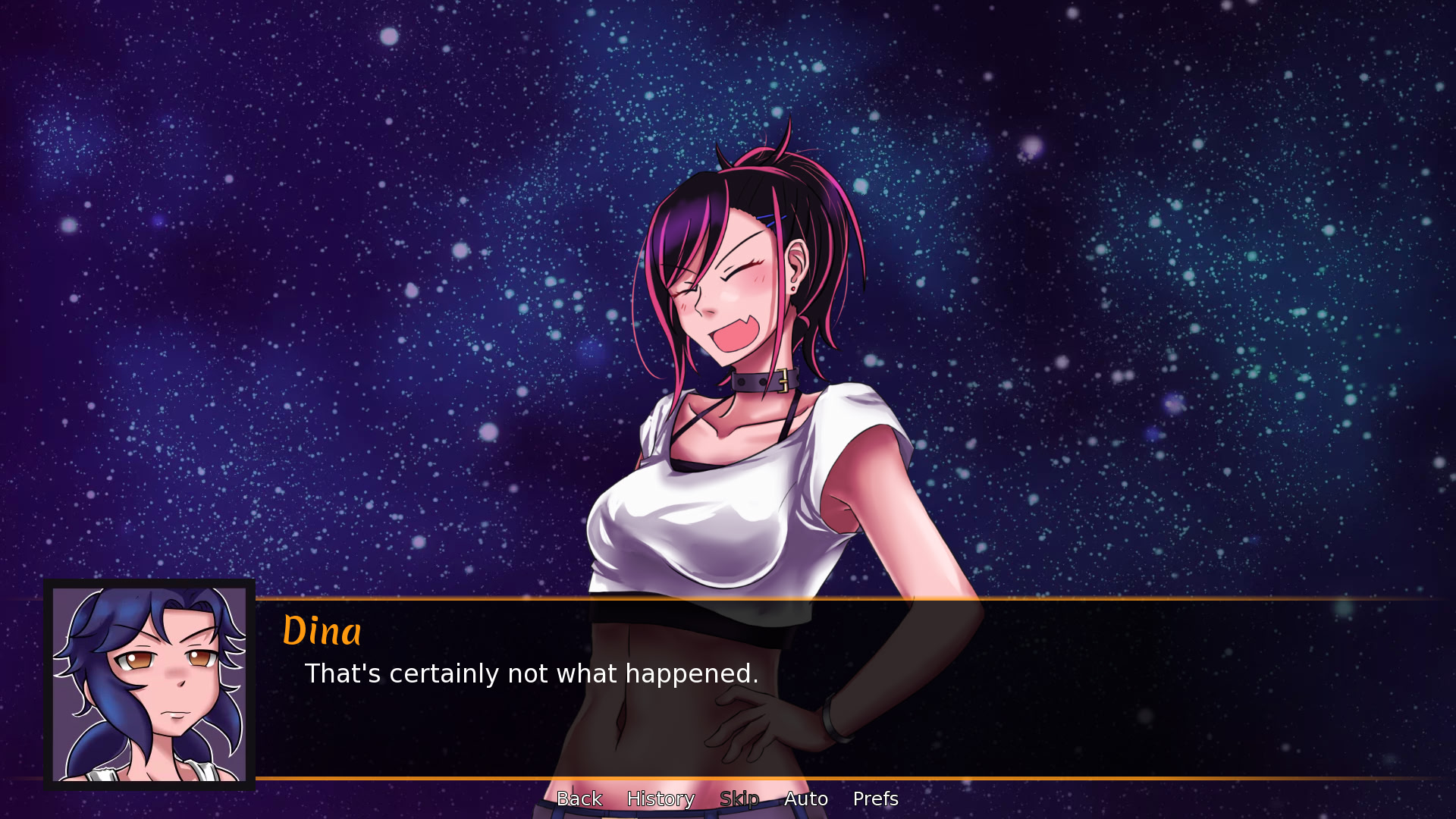
Task: Toggle Auto advance mode
Action: [x=806, y=799]
